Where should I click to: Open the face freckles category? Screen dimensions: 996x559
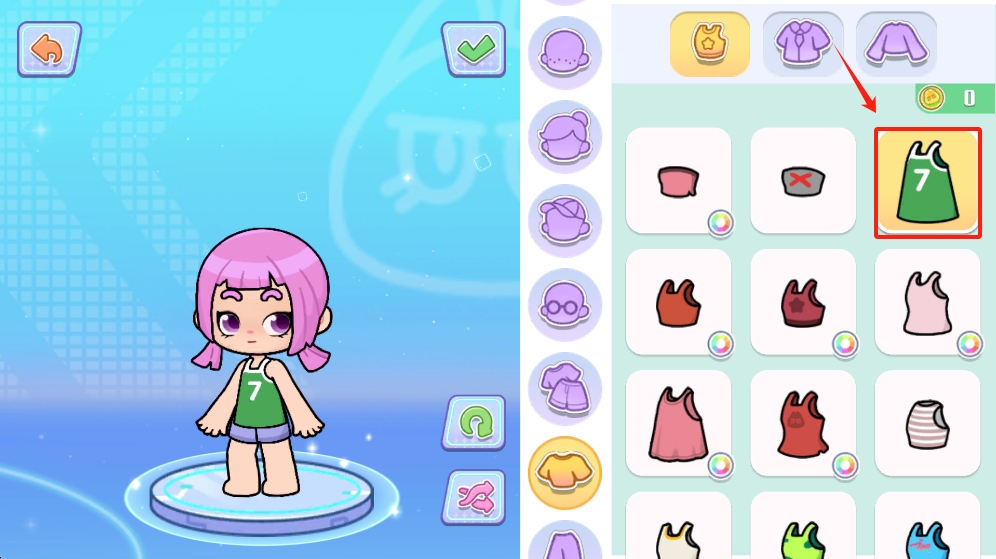tap(565, 53)
